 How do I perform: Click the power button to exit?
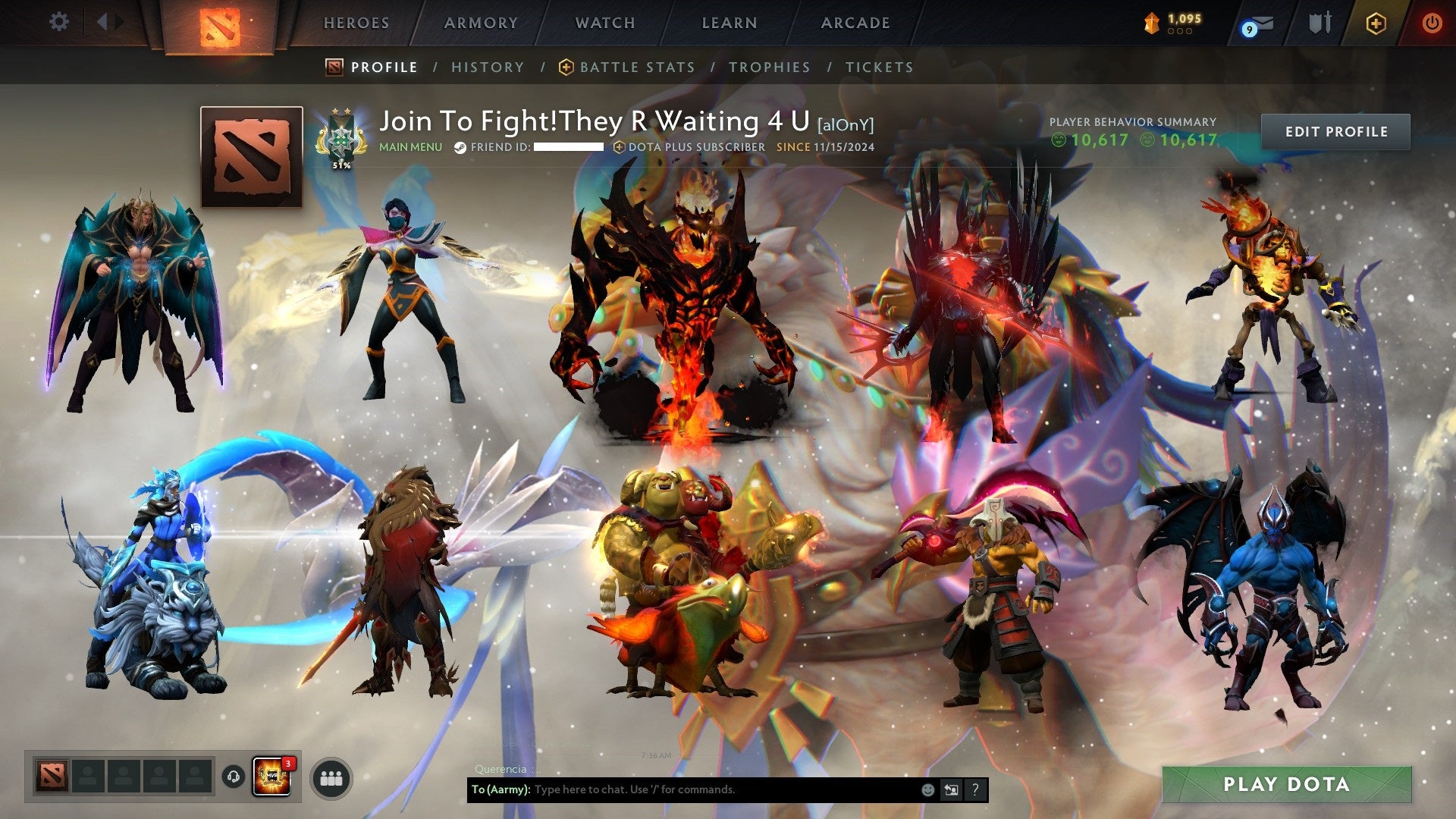(1432, 23)
